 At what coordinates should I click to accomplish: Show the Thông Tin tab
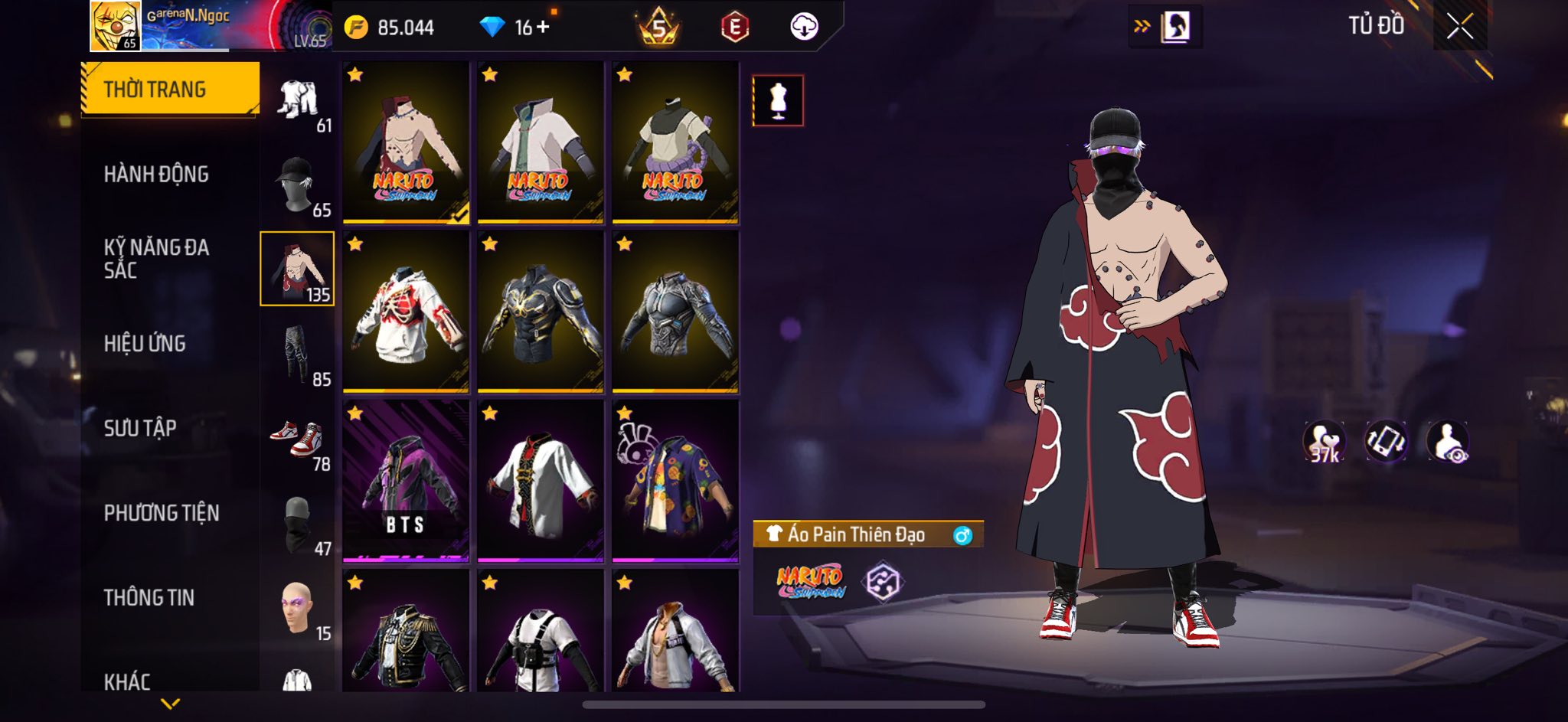coord(149,597)
